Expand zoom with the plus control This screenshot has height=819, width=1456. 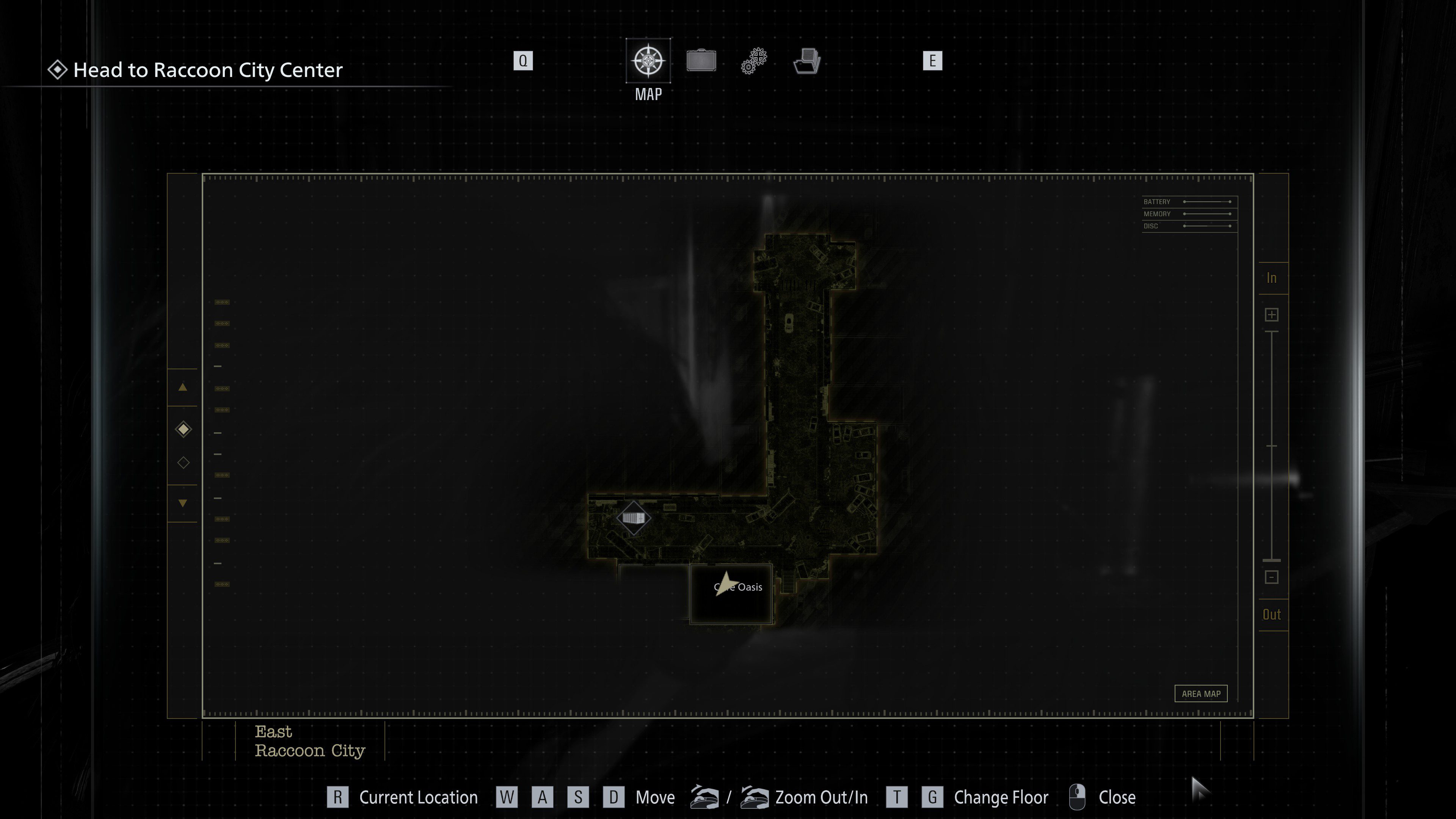(x=1272, y=315)
